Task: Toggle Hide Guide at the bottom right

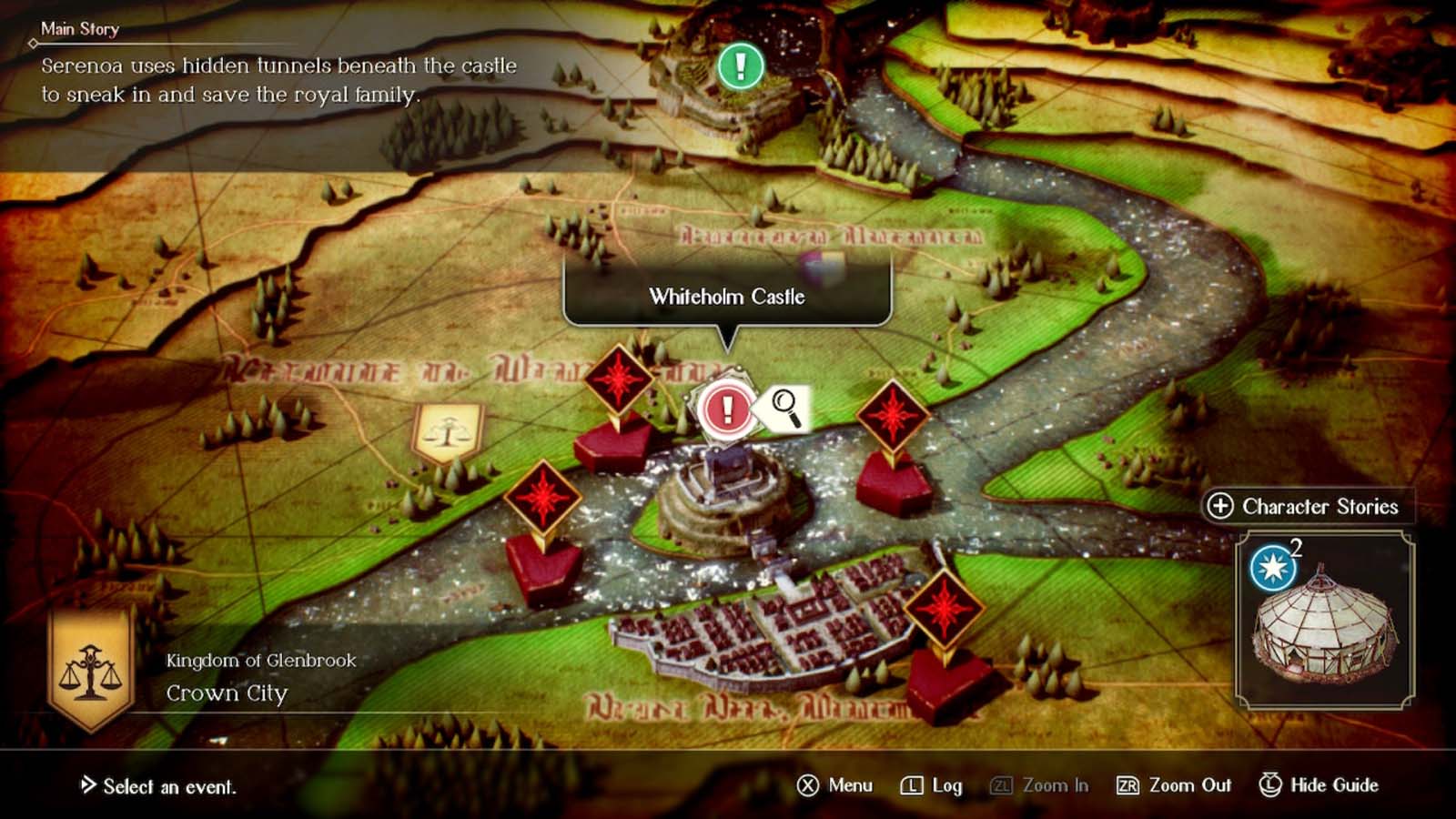Action: click(1318, 784)
